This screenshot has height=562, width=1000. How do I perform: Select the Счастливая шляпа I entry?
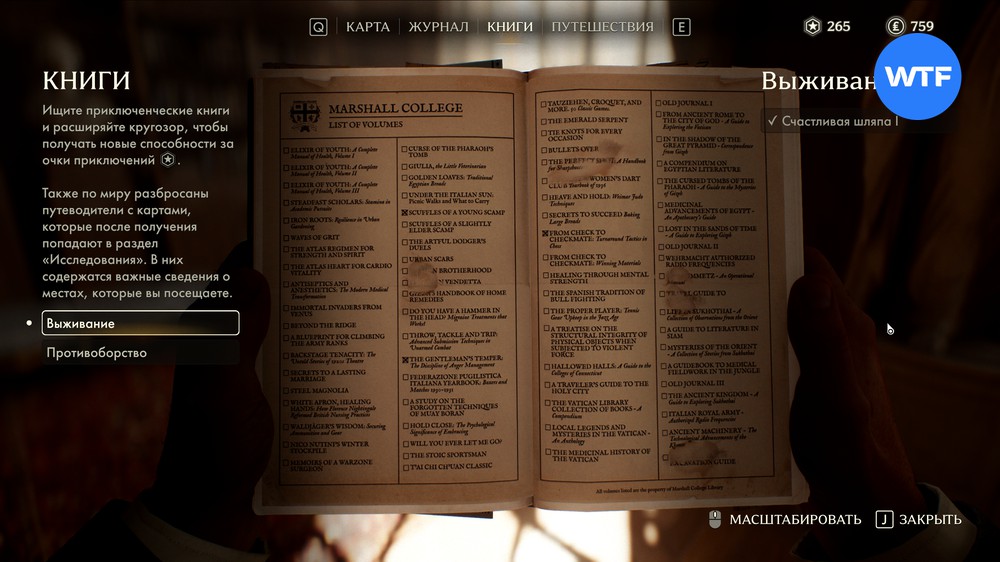[840, 121]
